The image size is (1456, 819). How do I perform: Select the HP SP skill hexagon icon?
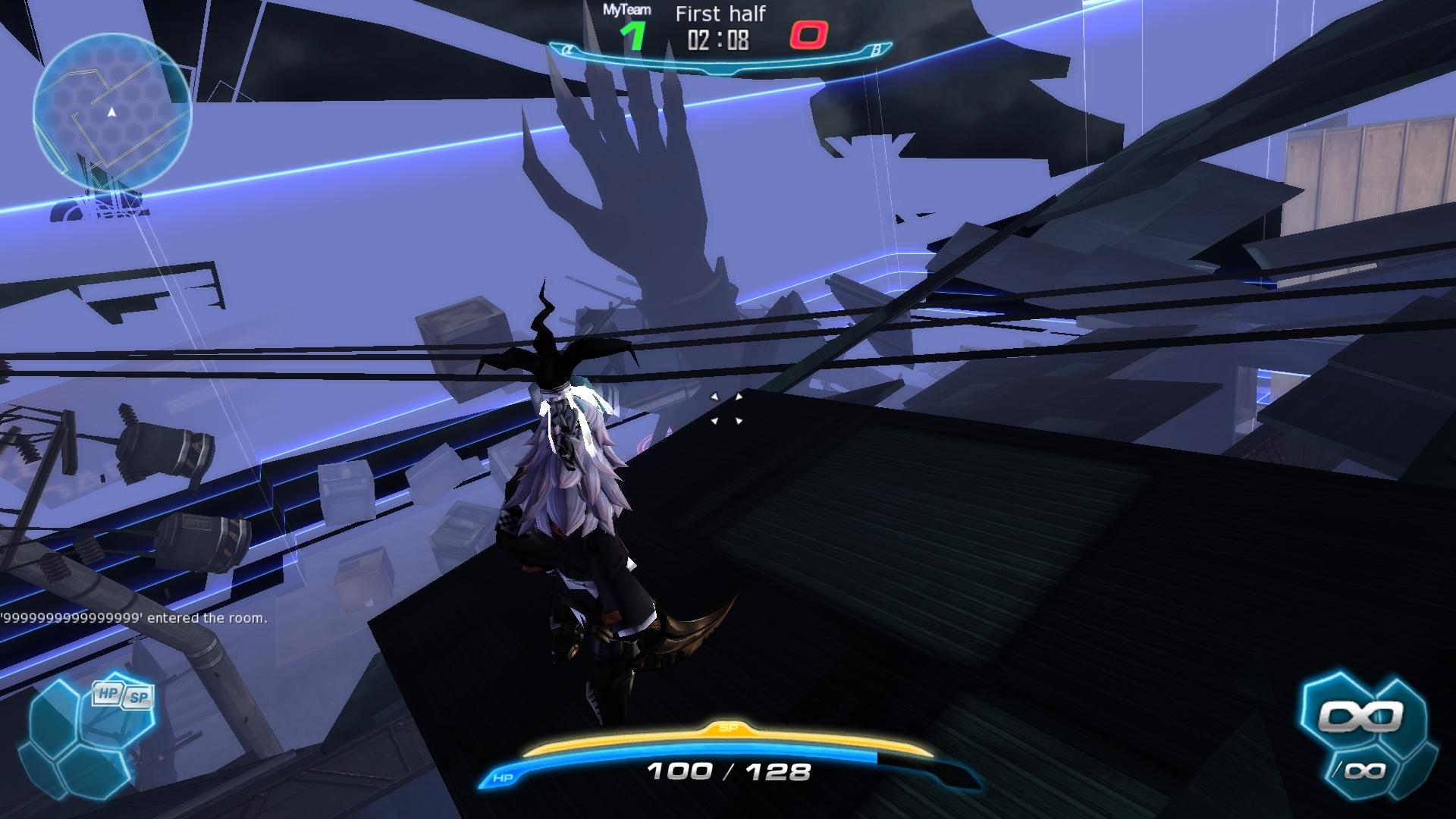click(x=121, y=695)
